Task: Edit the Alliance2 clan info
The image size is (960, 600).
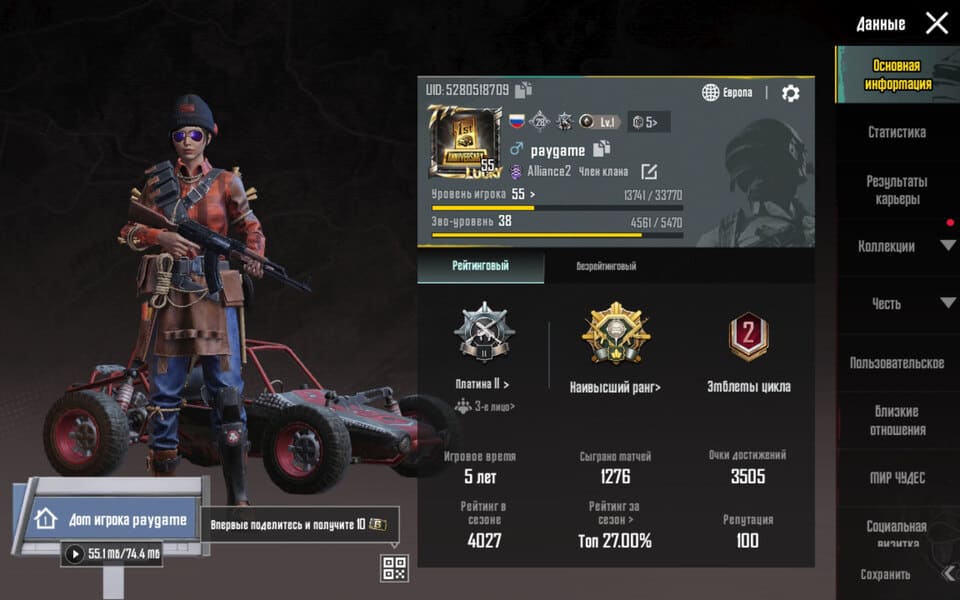Action: coord(648,171)
